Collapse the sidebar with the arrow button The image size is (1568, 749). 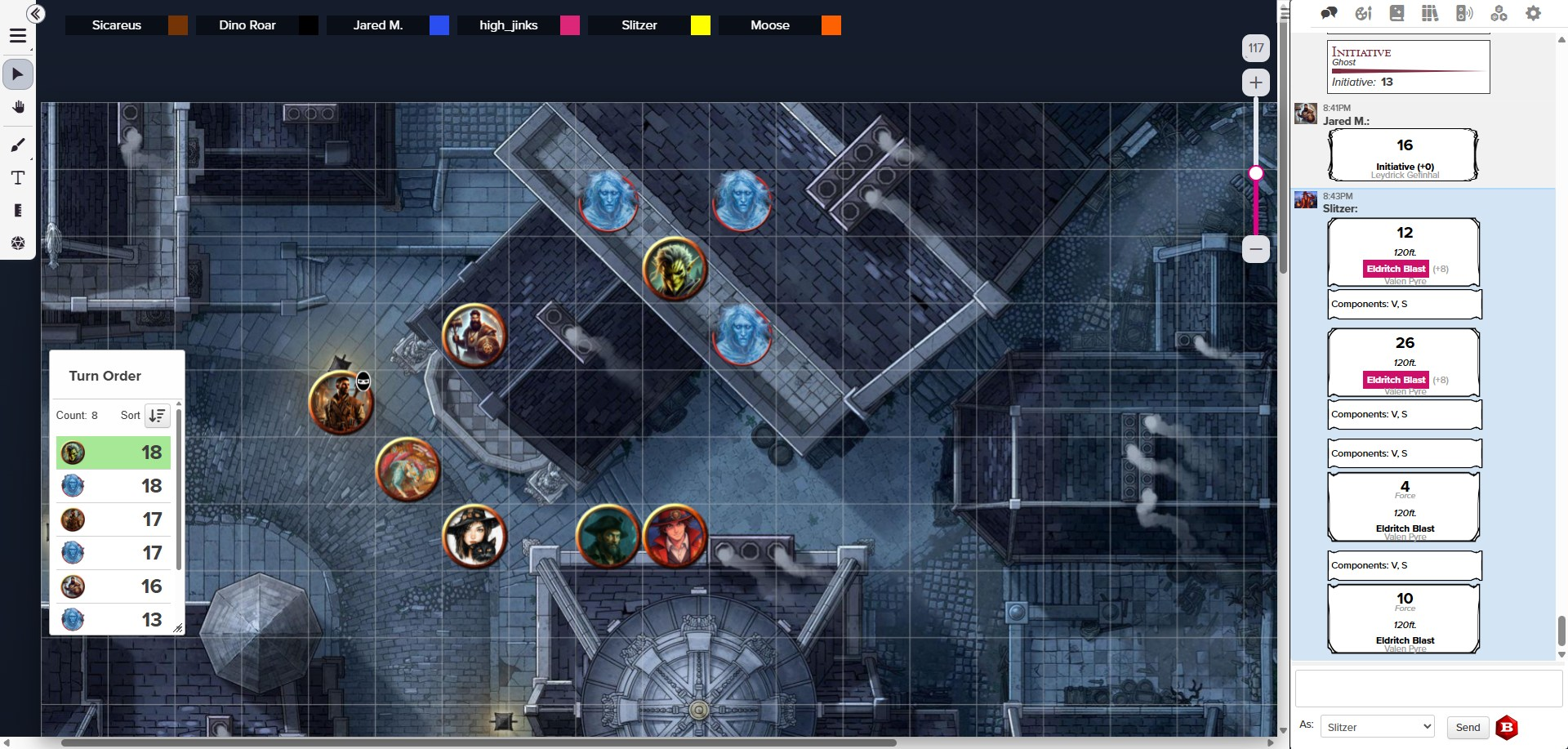pyautogui.click(x=35, y=14)
